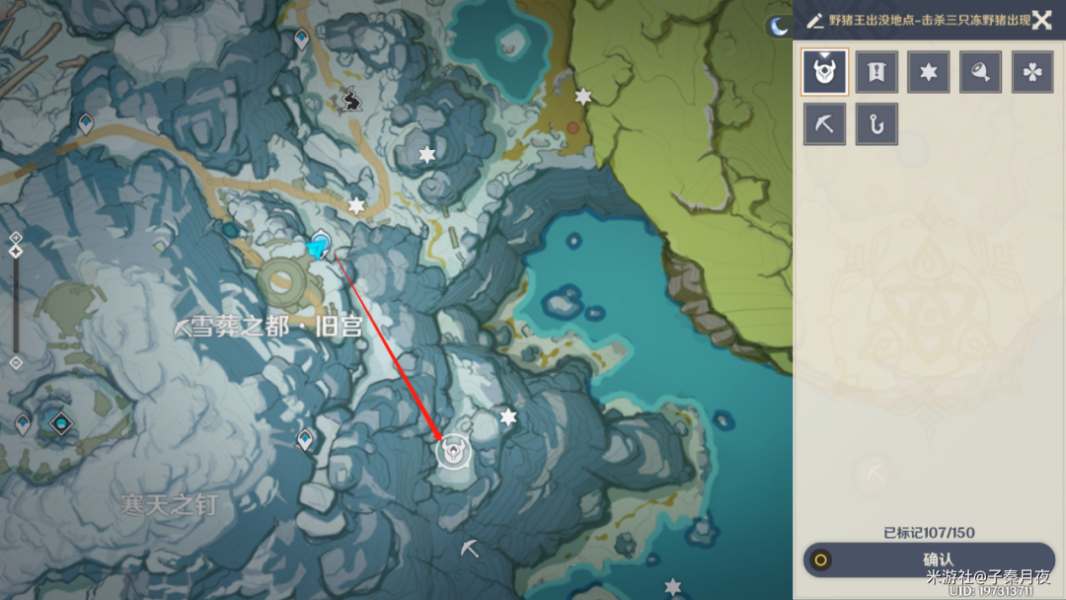The image size is (1066, 600).
Task: Select the pickaxe marker on the map
Action: (x=469, y=548)
